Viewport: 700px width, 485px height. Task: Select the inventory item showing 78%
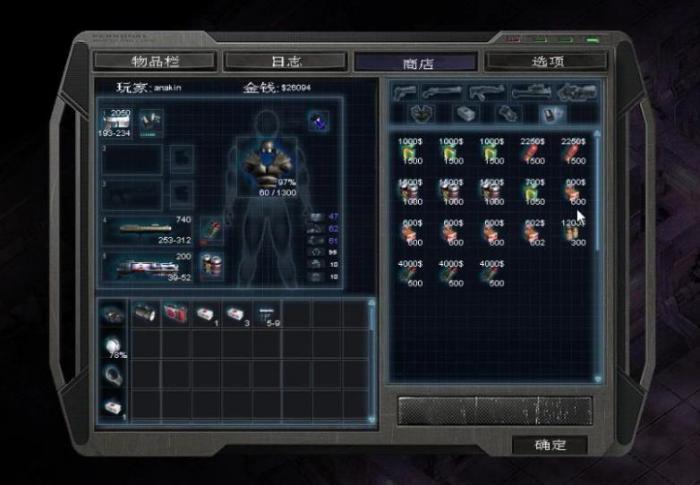pyautogui.click(x=114, y=345)
